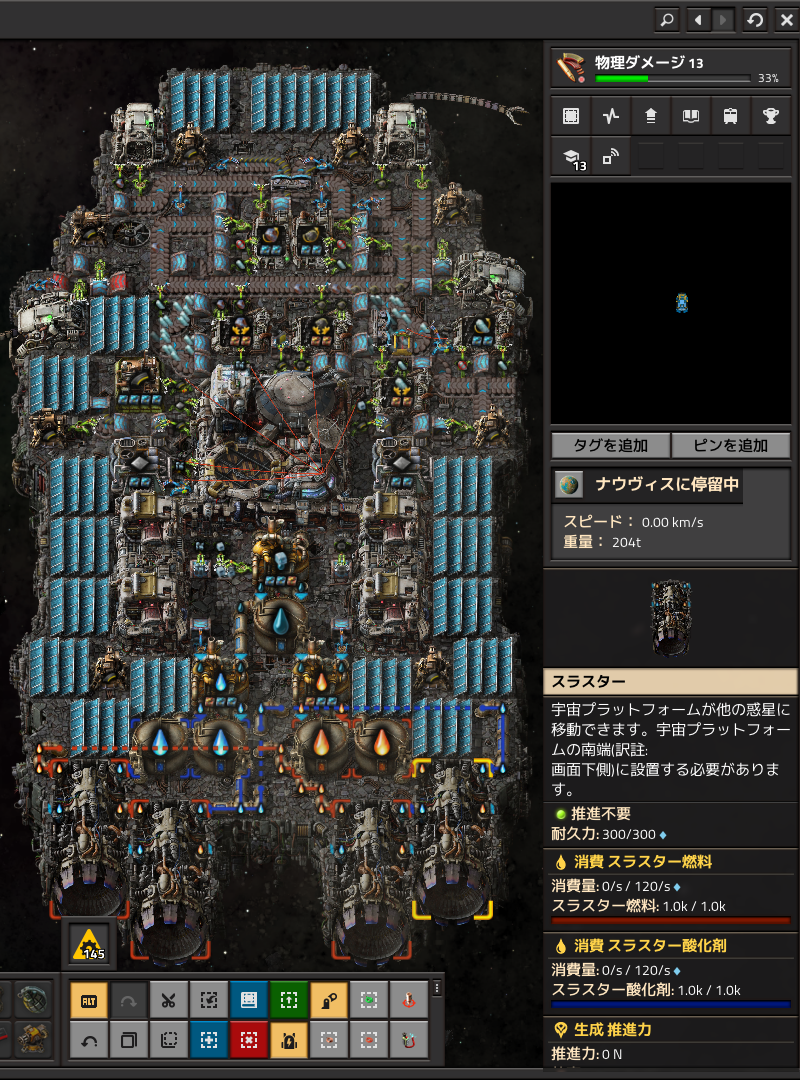
Task: Open the logistic networks stacked-arrow icon
Action: click(650, 116)
